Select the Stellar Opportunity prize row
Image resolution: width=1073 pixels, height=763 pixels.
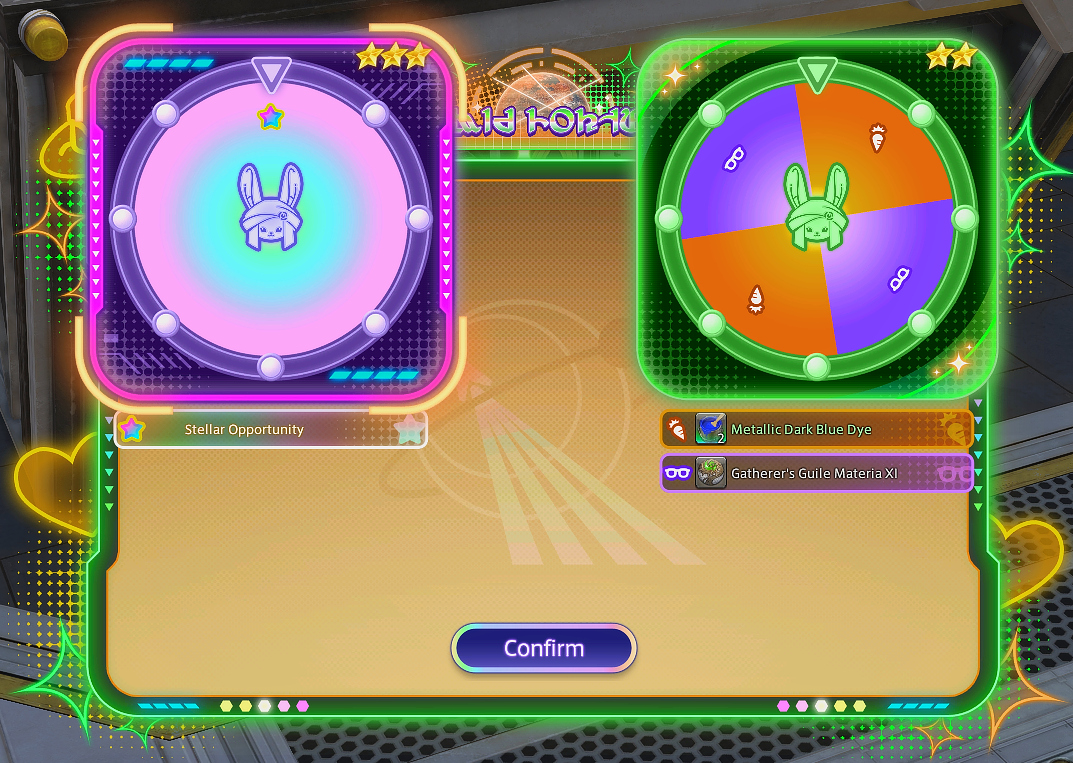[270, 430]
